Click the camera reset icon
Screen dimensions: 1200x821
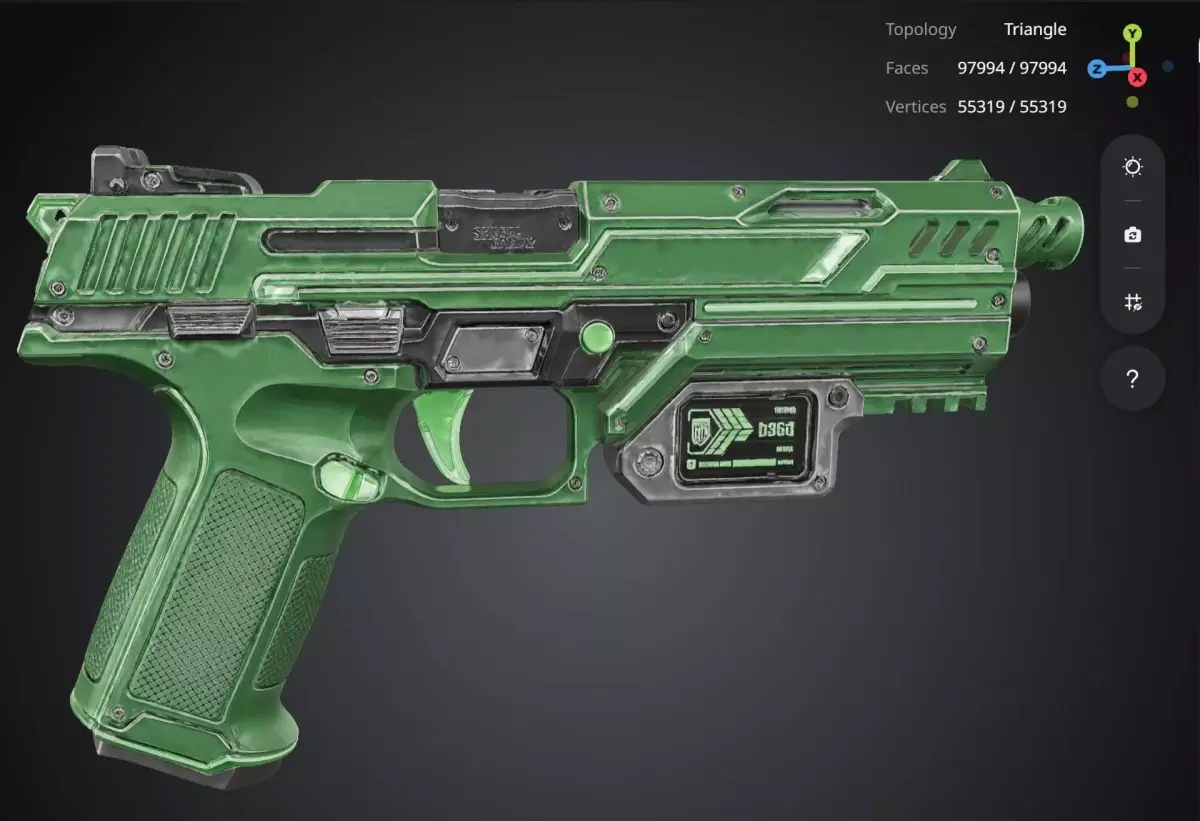point(1132,235)
